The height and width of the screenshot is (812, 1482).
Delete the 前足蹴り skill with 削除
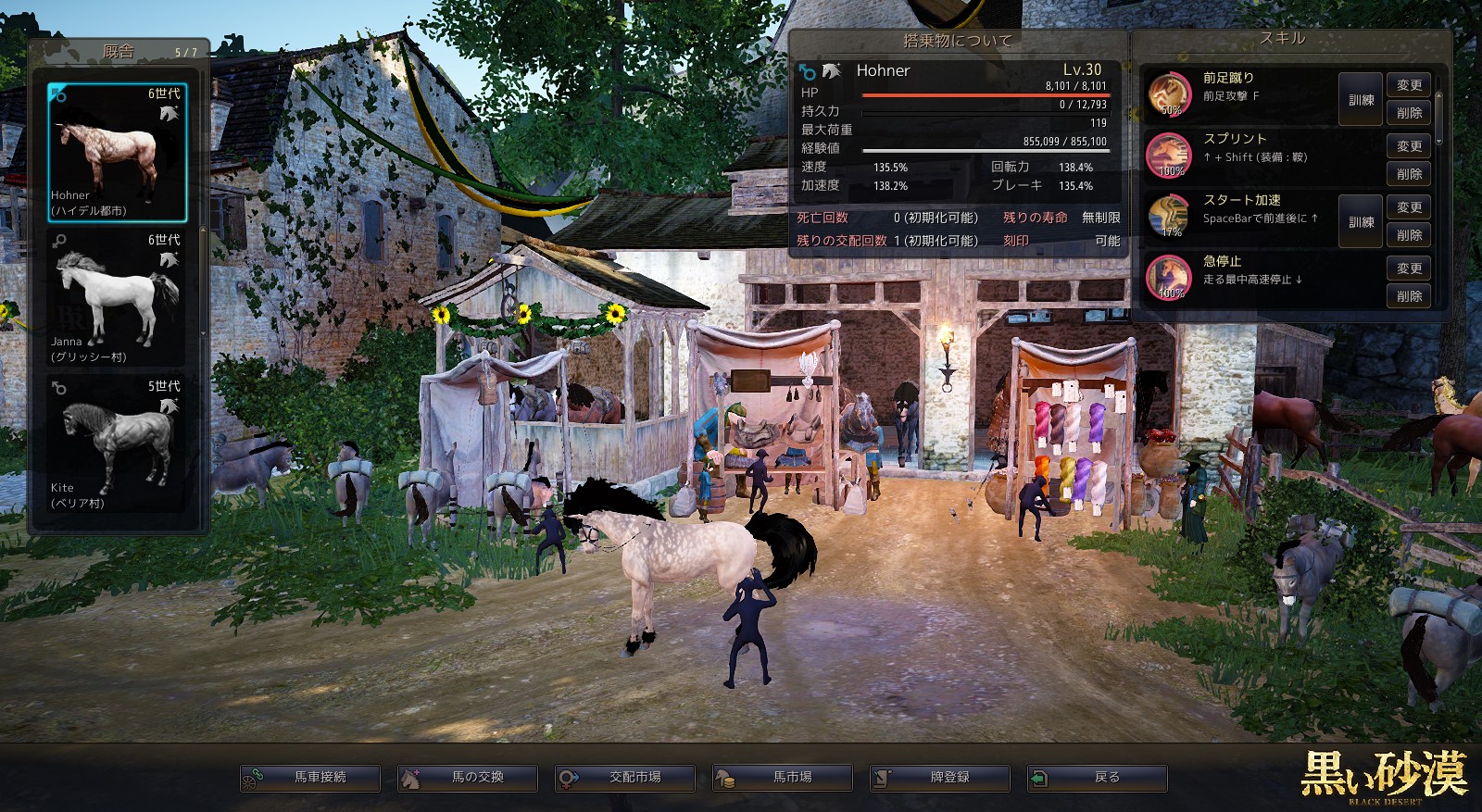(x=1409, y=113)
